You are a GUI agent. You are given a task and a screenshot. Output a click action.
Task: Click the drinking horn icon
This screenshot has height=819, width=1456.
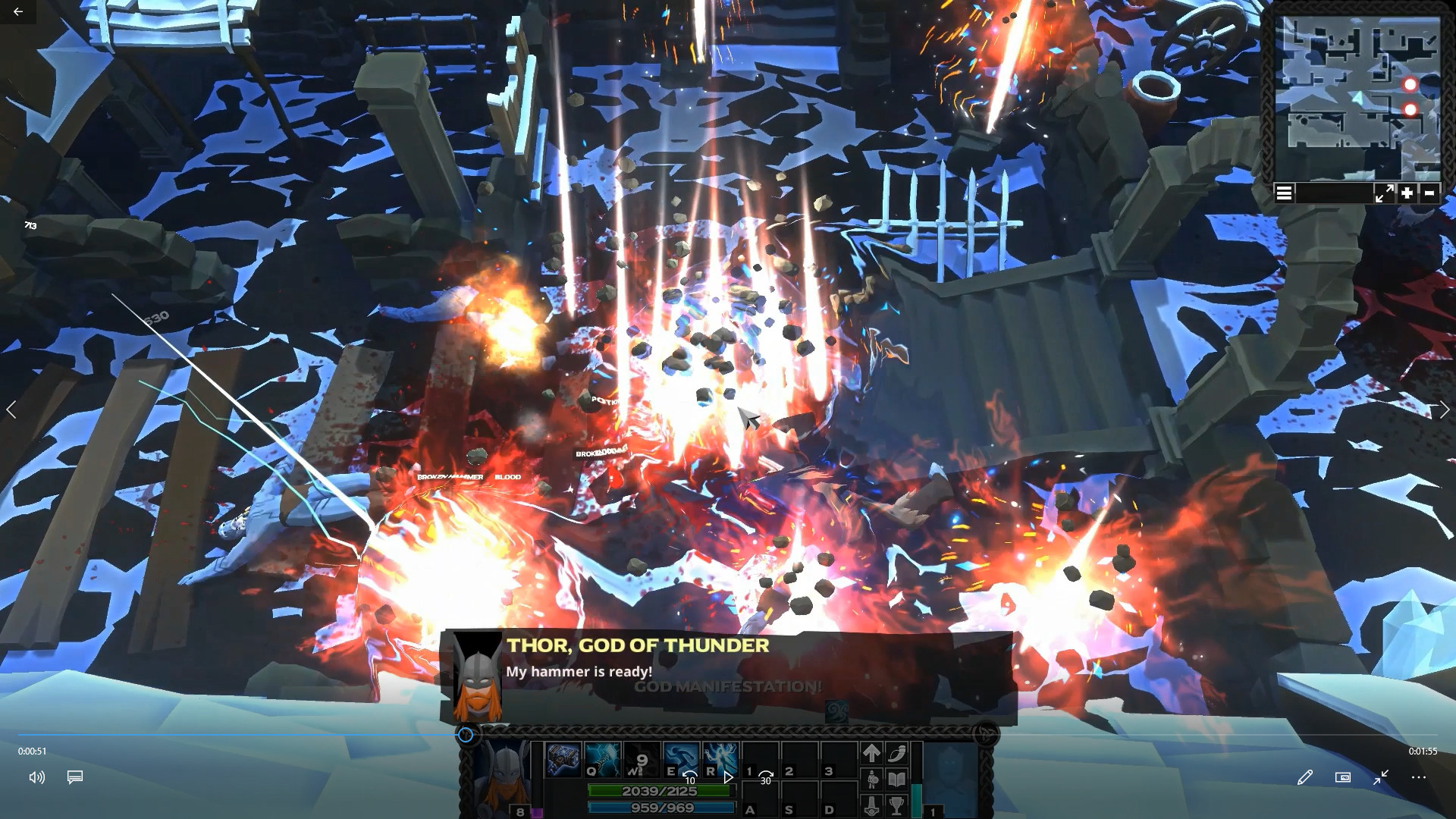tap(897, 752)
